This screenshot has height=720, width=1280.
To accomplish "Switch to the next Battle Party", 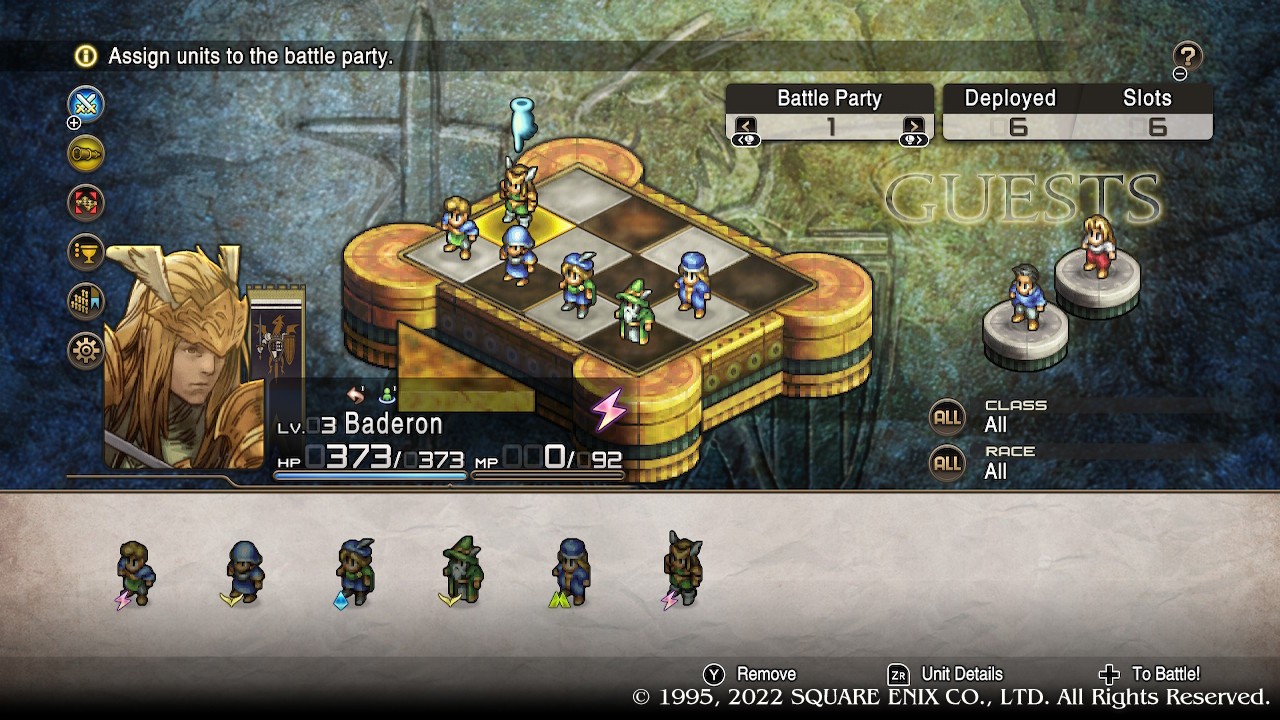I will (913, 127).
